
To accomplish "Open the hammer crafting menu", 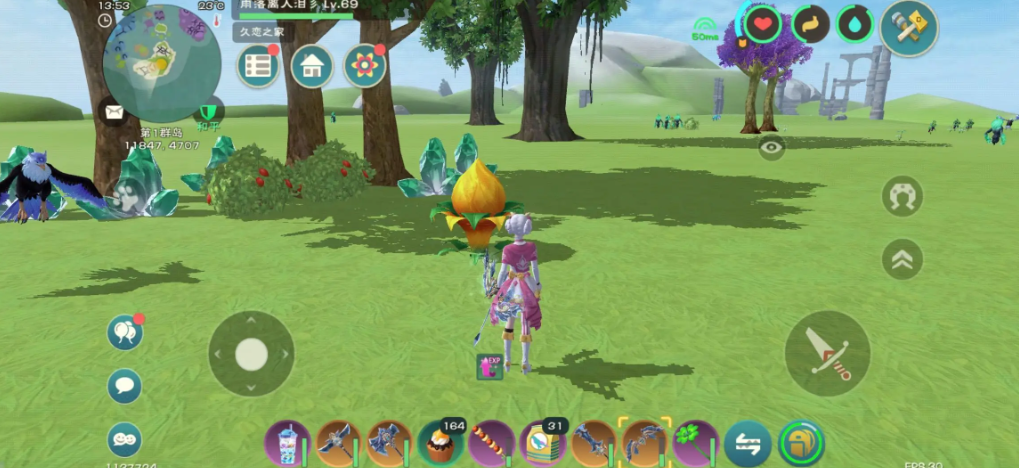I will coord(908,28).
